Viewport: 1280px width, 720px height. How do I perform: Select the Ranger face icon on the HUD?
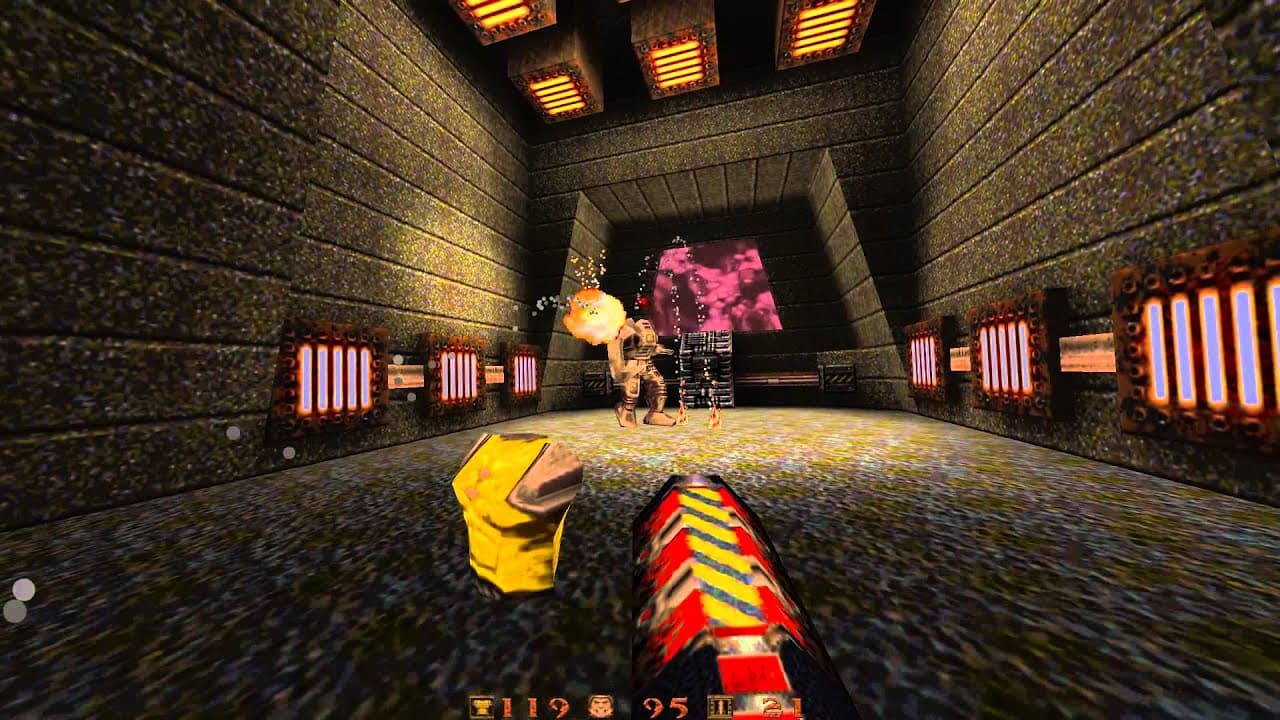[x=600, y=705]
